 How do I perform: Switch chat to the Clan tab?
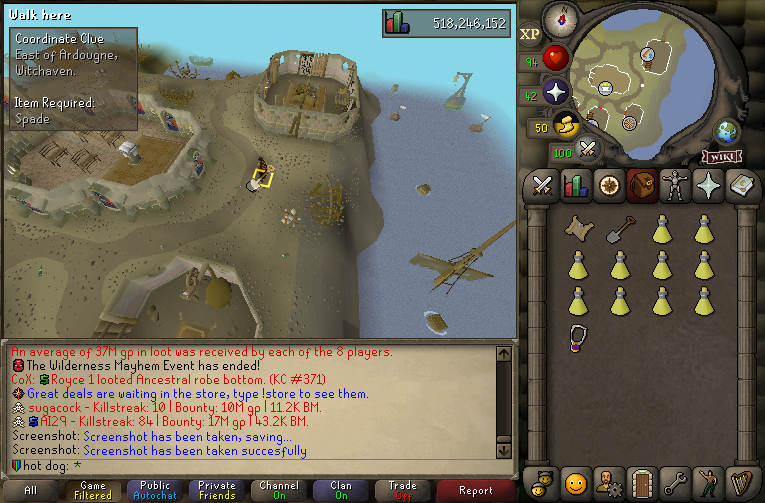(x=340, y=491)
